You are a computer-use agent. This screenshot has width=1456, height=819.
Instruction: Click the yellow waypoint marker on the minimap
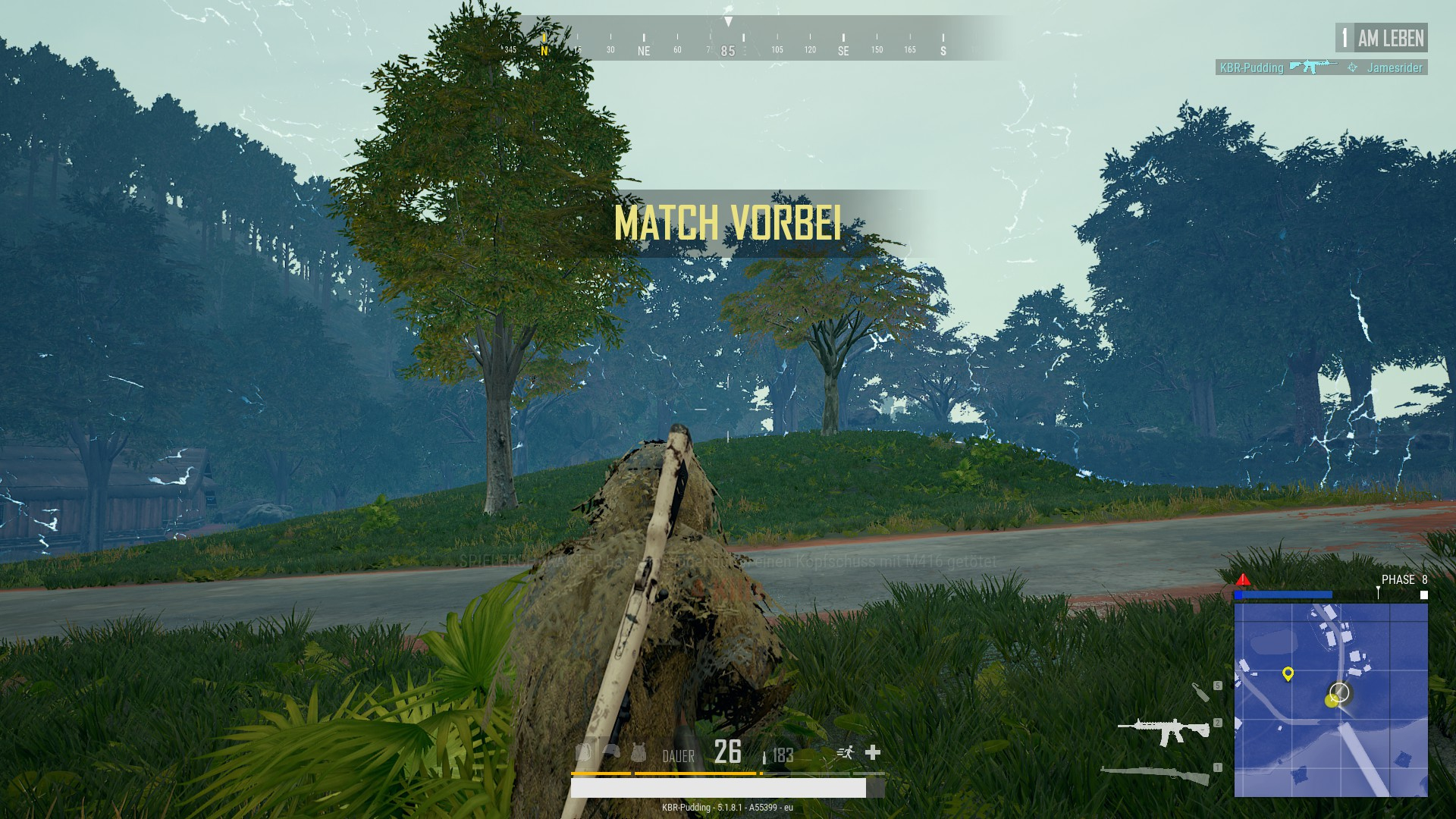coord(1287,673)
